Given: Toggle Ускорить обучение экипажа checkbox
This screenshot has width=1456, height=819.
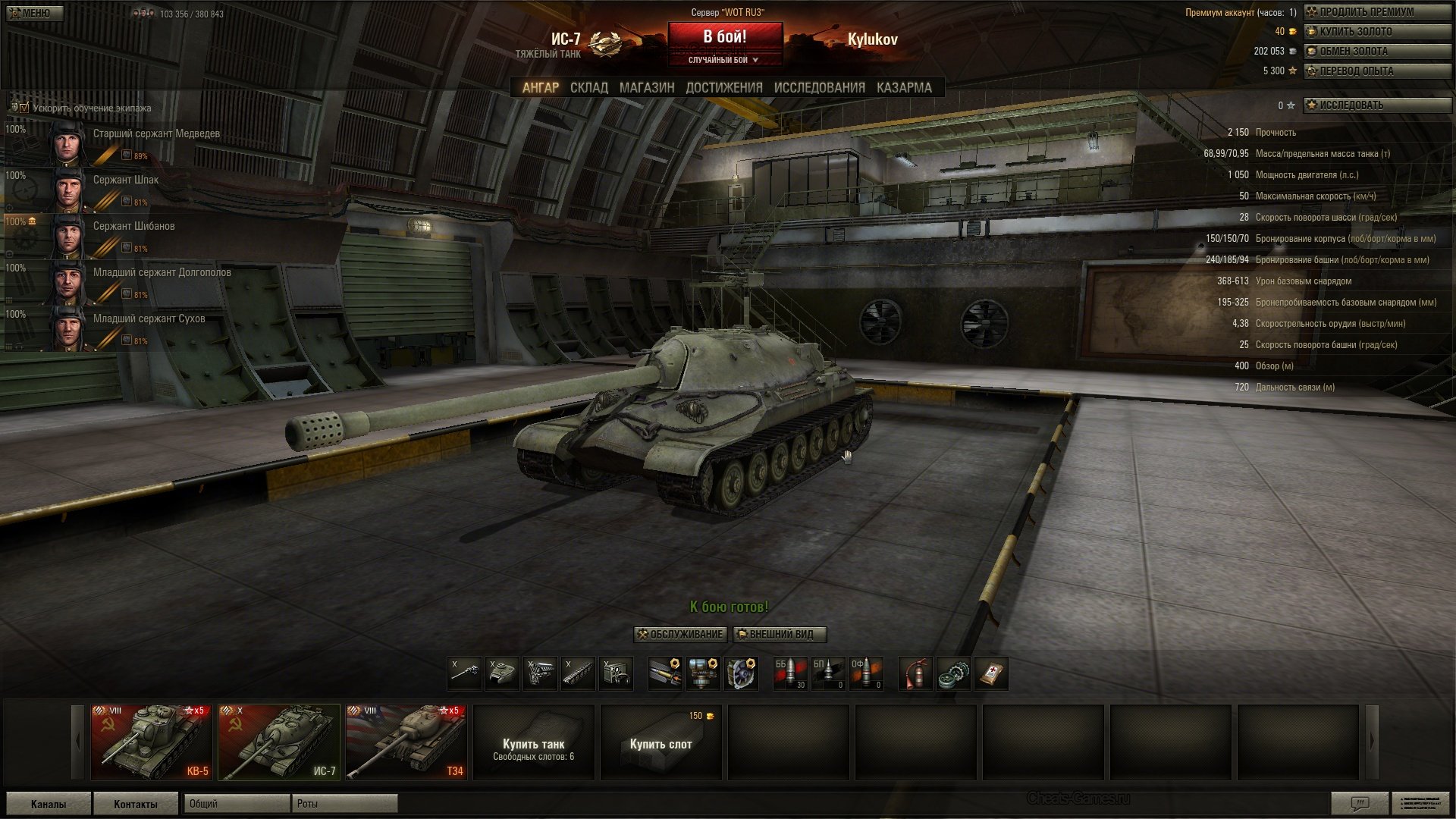Looking at the screenshot, I should (x=24, y=108).
